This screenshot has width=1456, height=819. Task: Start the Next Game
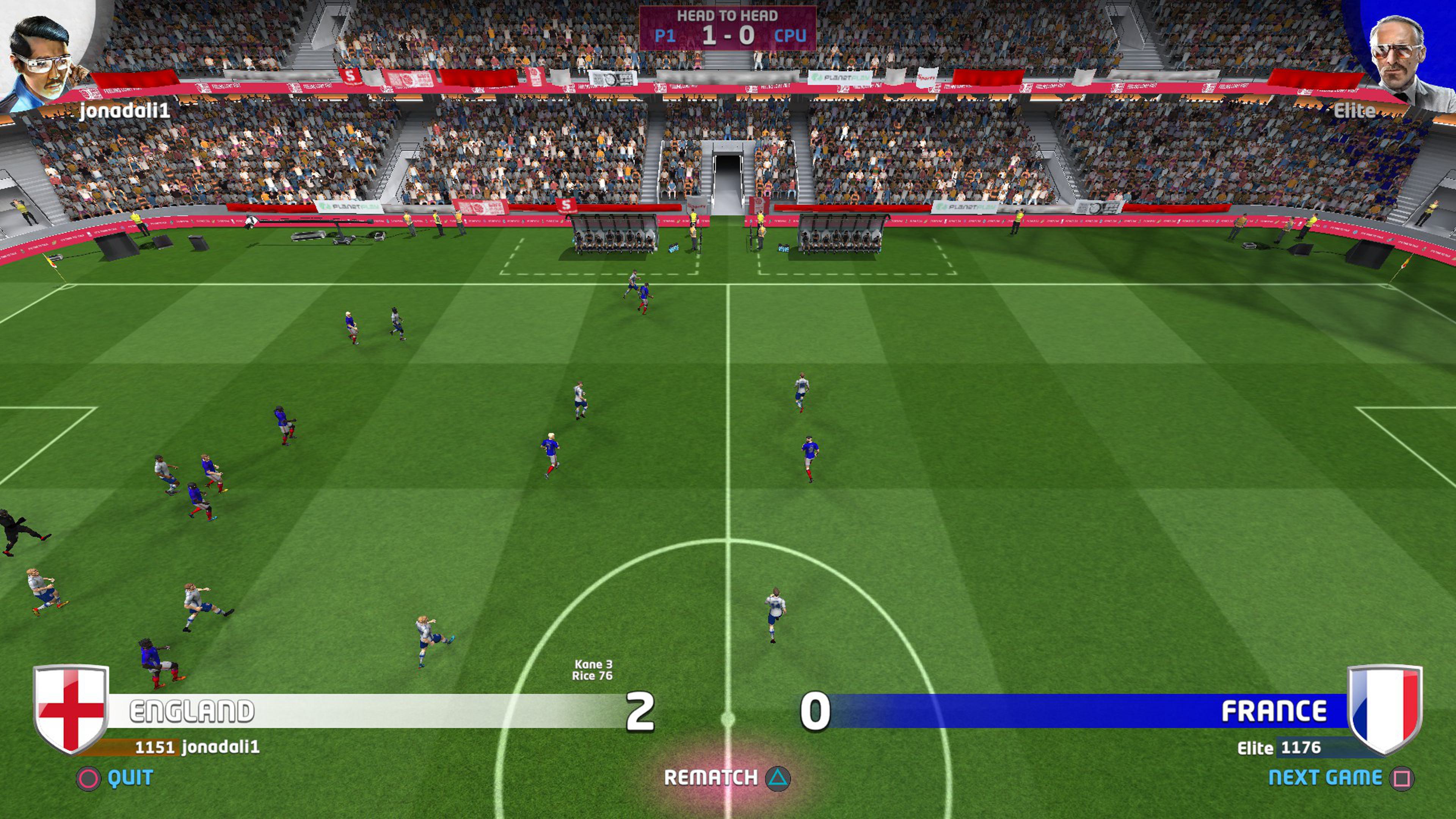point(1340,778)
